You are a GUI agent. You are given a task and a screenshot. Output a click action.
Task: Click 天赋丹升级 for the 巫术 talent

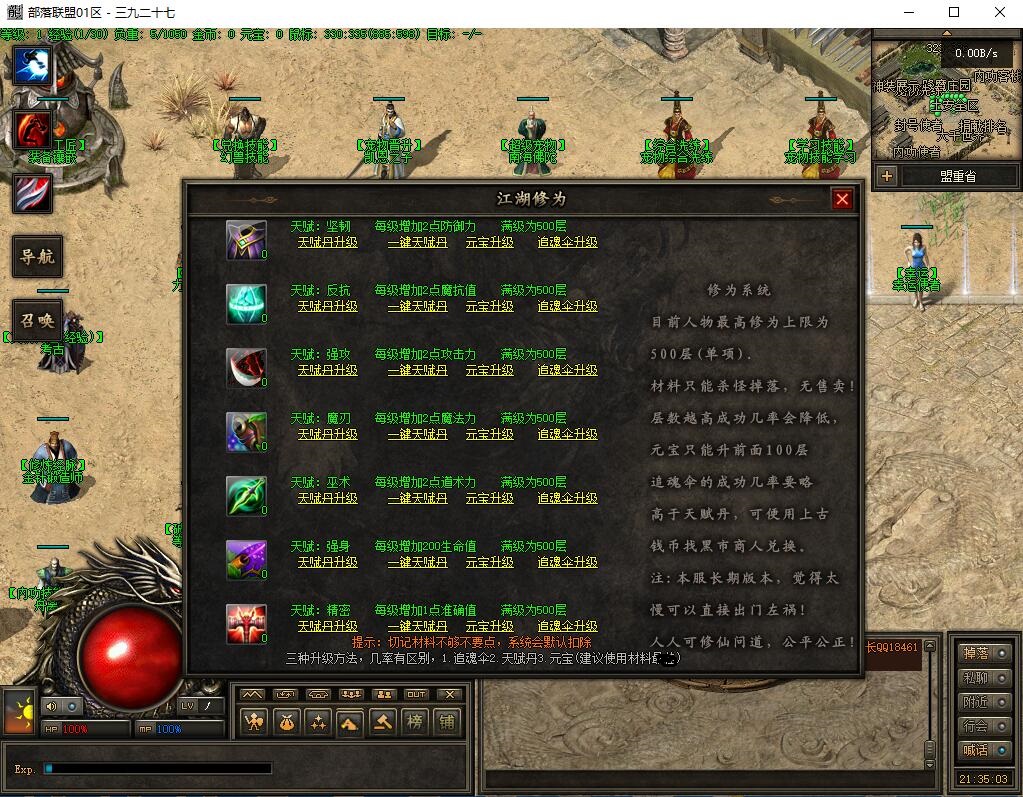[327, 498]
